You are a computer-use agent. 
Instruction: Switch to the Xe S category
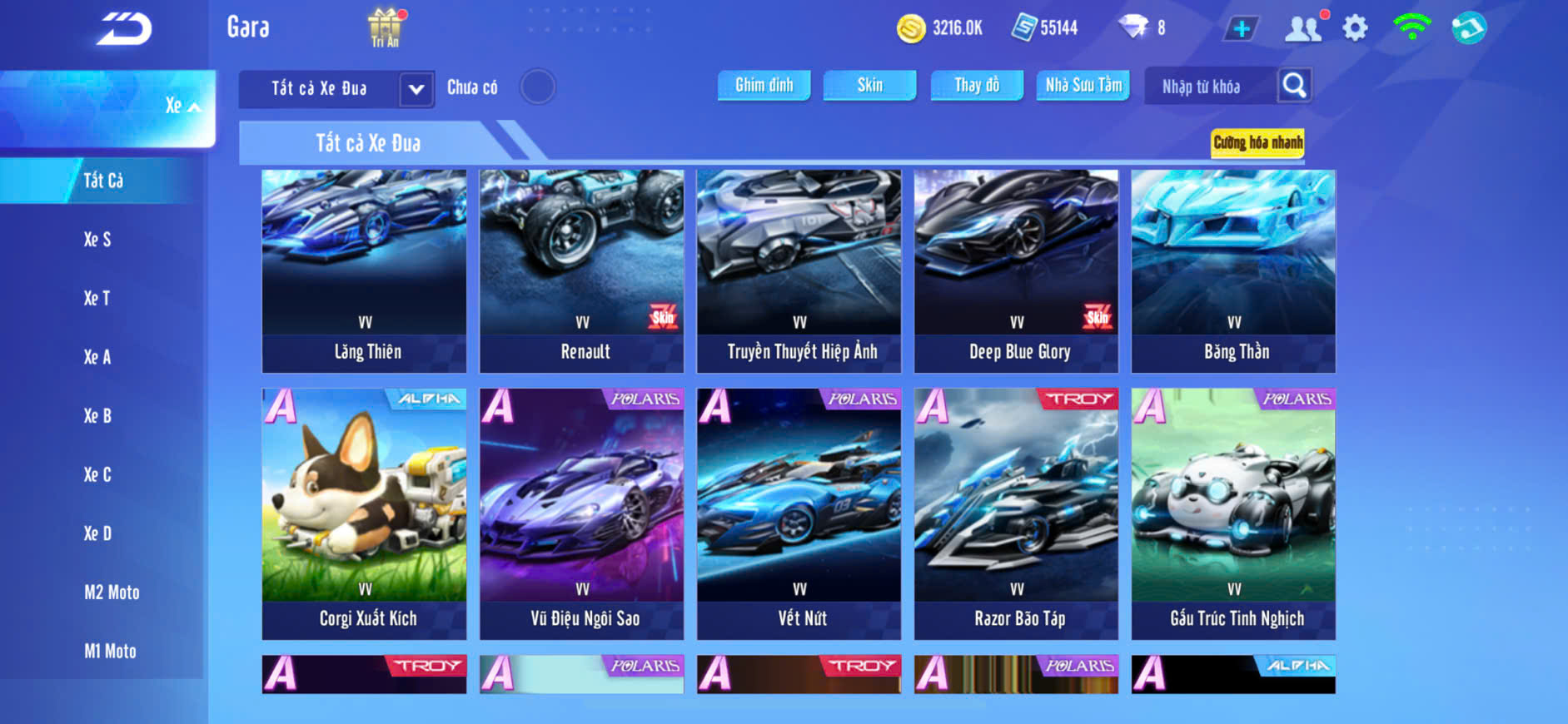(97, 240)
